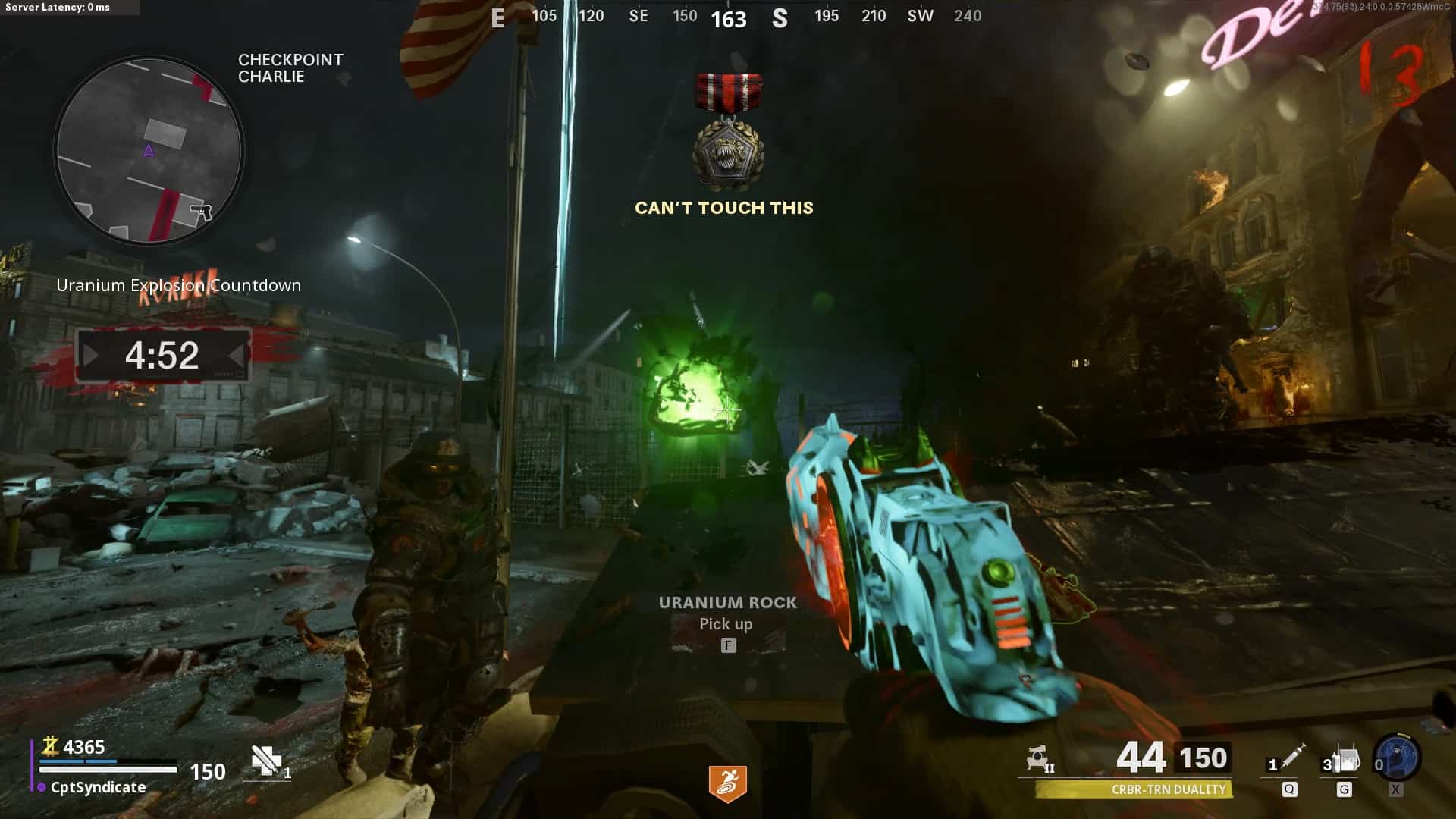Click the Uranium Explosion Countdown objective label
This screenshot has width=1456, height=819.
tap(178, 285)
